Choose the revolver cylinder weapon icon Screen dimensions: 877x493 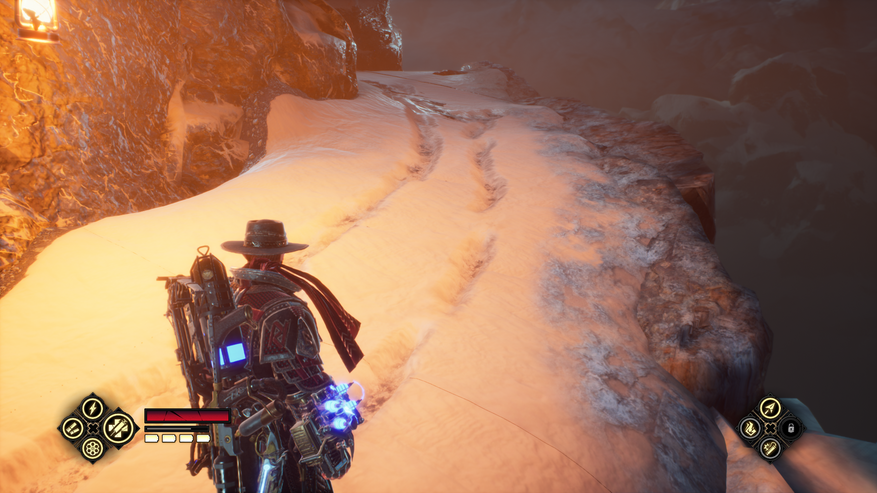[x=92, y=448]
